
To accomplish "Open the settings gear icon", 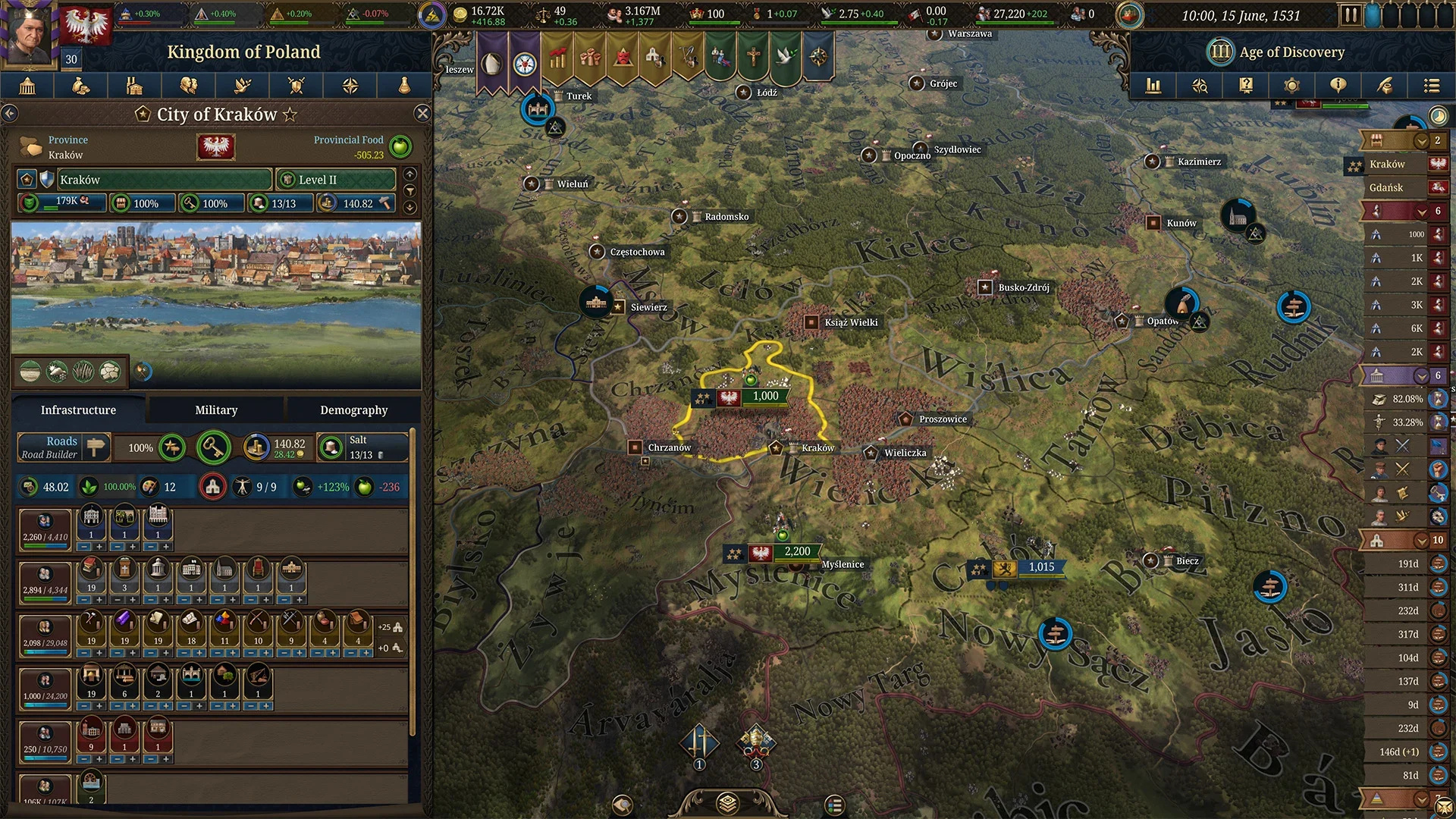I will pyautogui.click(x=1291, y=86).
